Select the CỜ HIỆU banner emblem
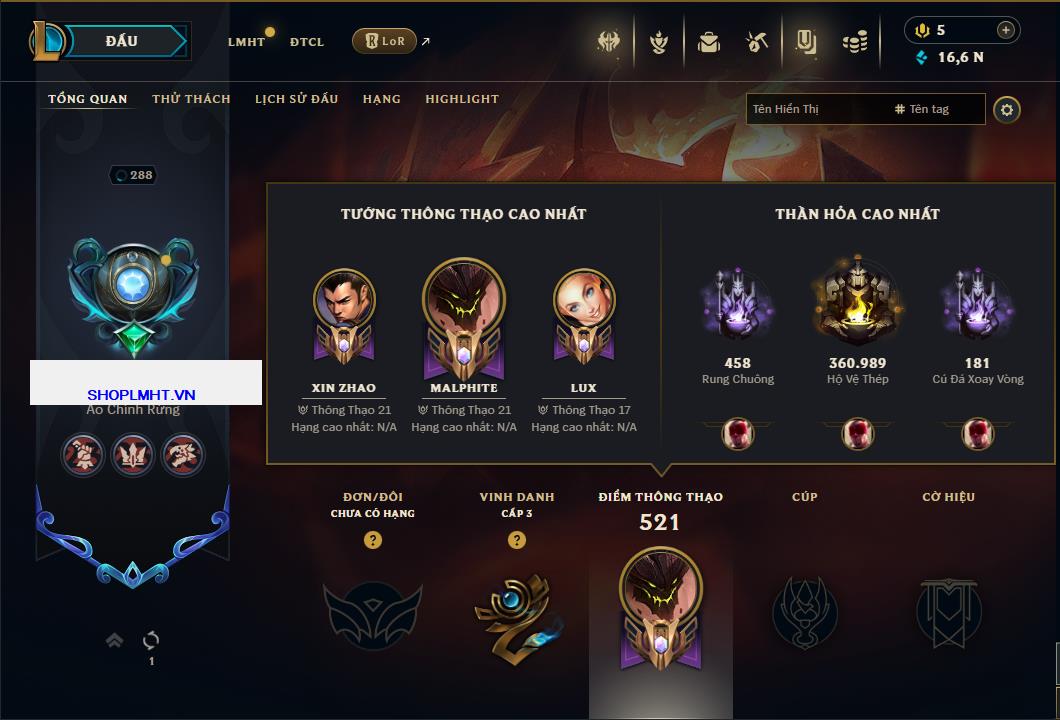Screen dimensions: 1060x720 tap(948, 612)
